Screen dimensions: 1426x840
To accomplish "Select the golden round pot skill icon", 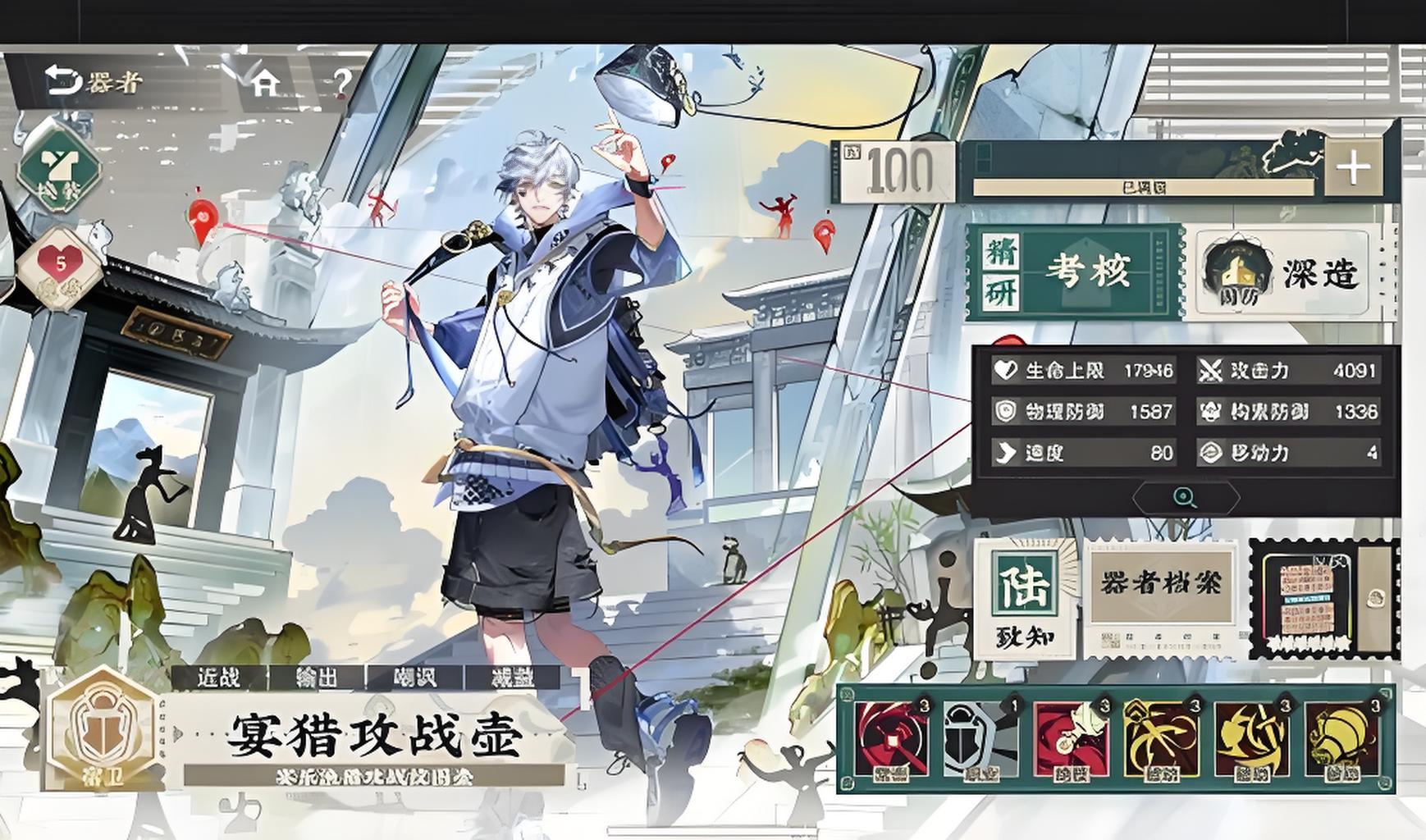I will click(x=1341, y=739).
